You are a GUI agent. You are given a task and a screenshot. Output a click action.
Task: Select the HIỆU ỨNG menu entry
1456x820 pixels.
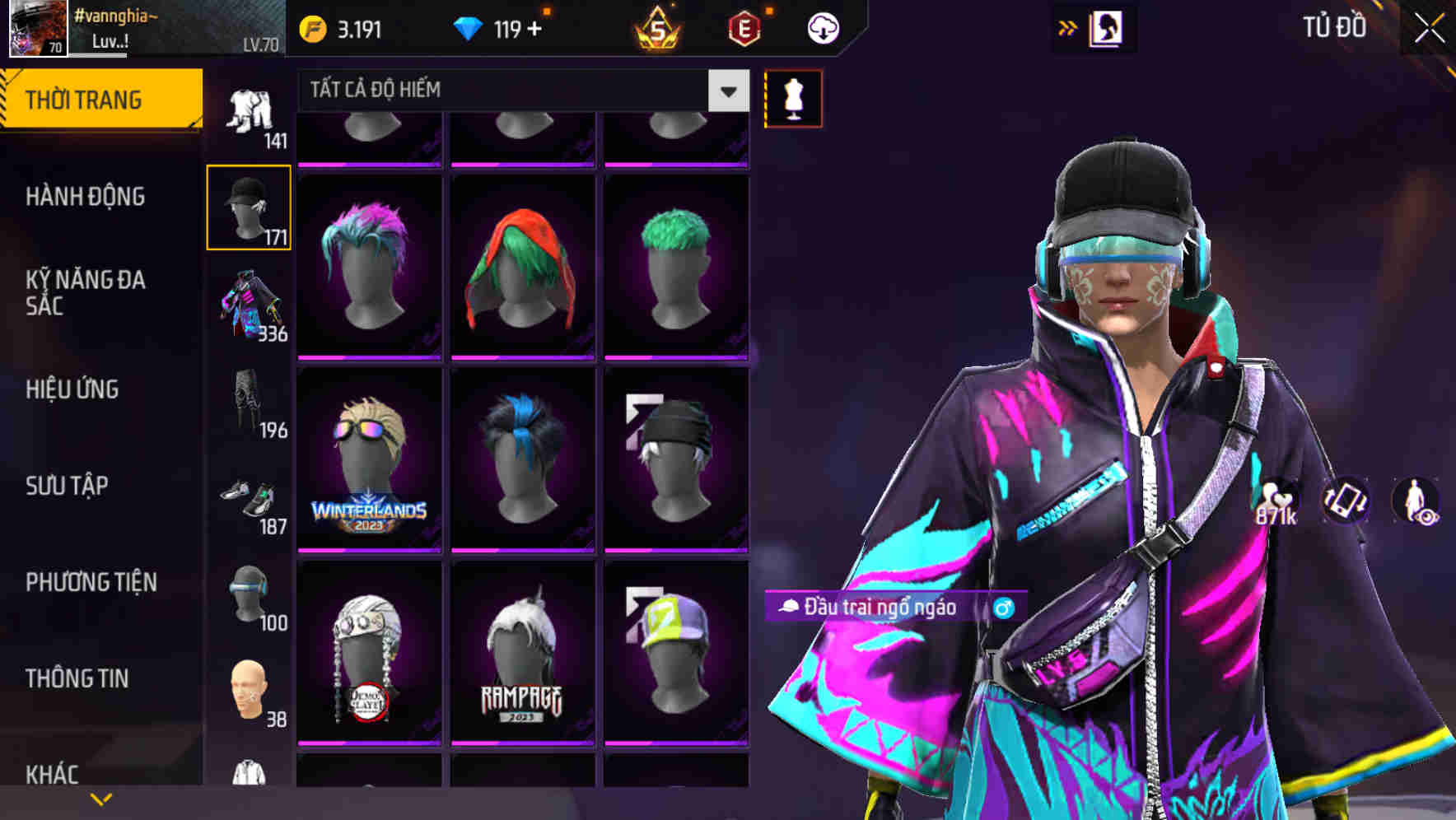(x=72, y=389)
